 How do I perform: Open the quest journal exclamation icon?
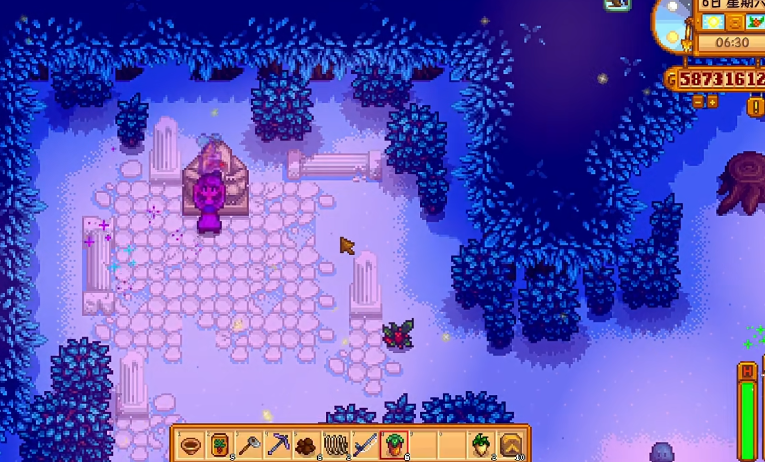[757, 104]
